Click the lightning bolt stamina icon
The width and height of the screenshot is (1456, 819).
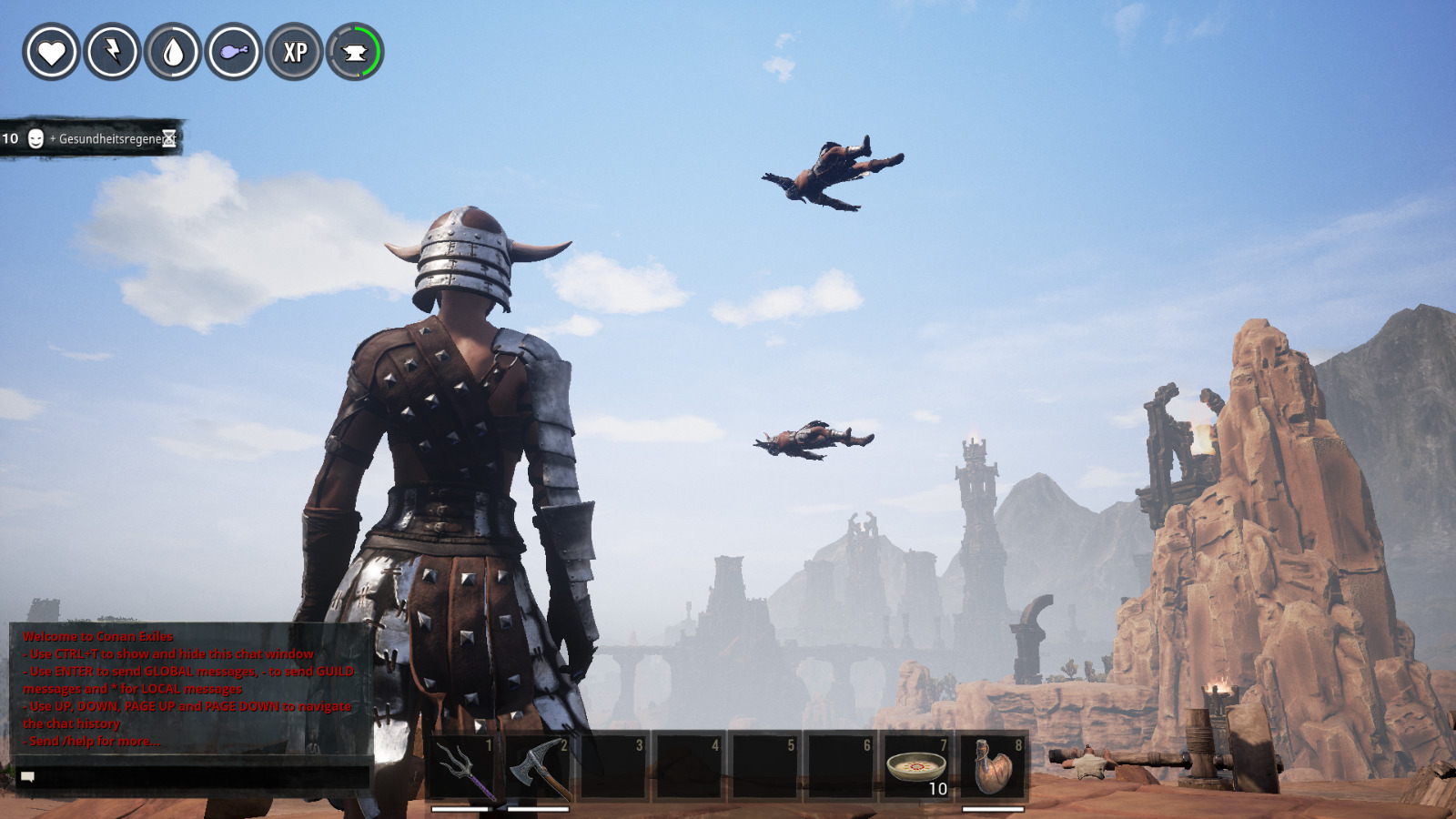coord(112,52)
